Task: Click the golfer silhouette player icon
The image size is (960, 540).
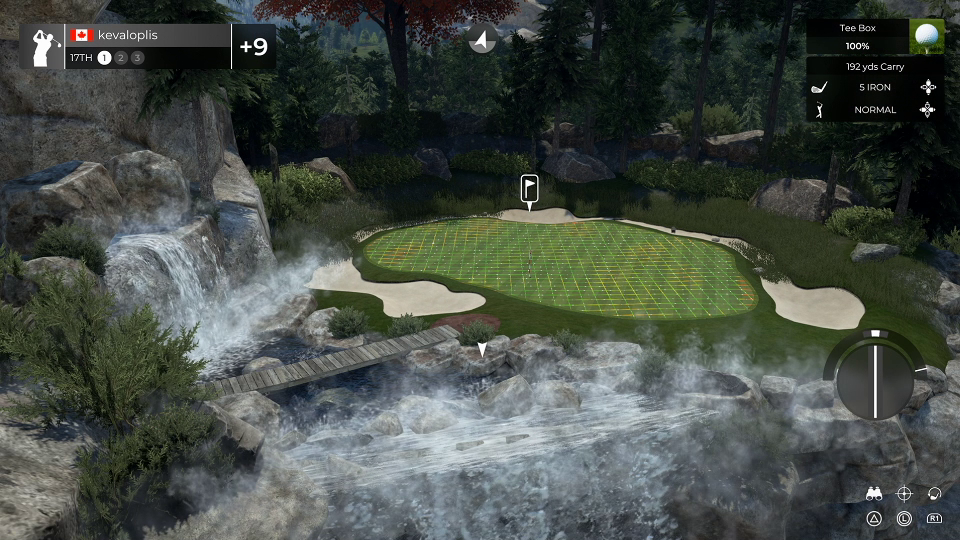Action: point(43,46)
